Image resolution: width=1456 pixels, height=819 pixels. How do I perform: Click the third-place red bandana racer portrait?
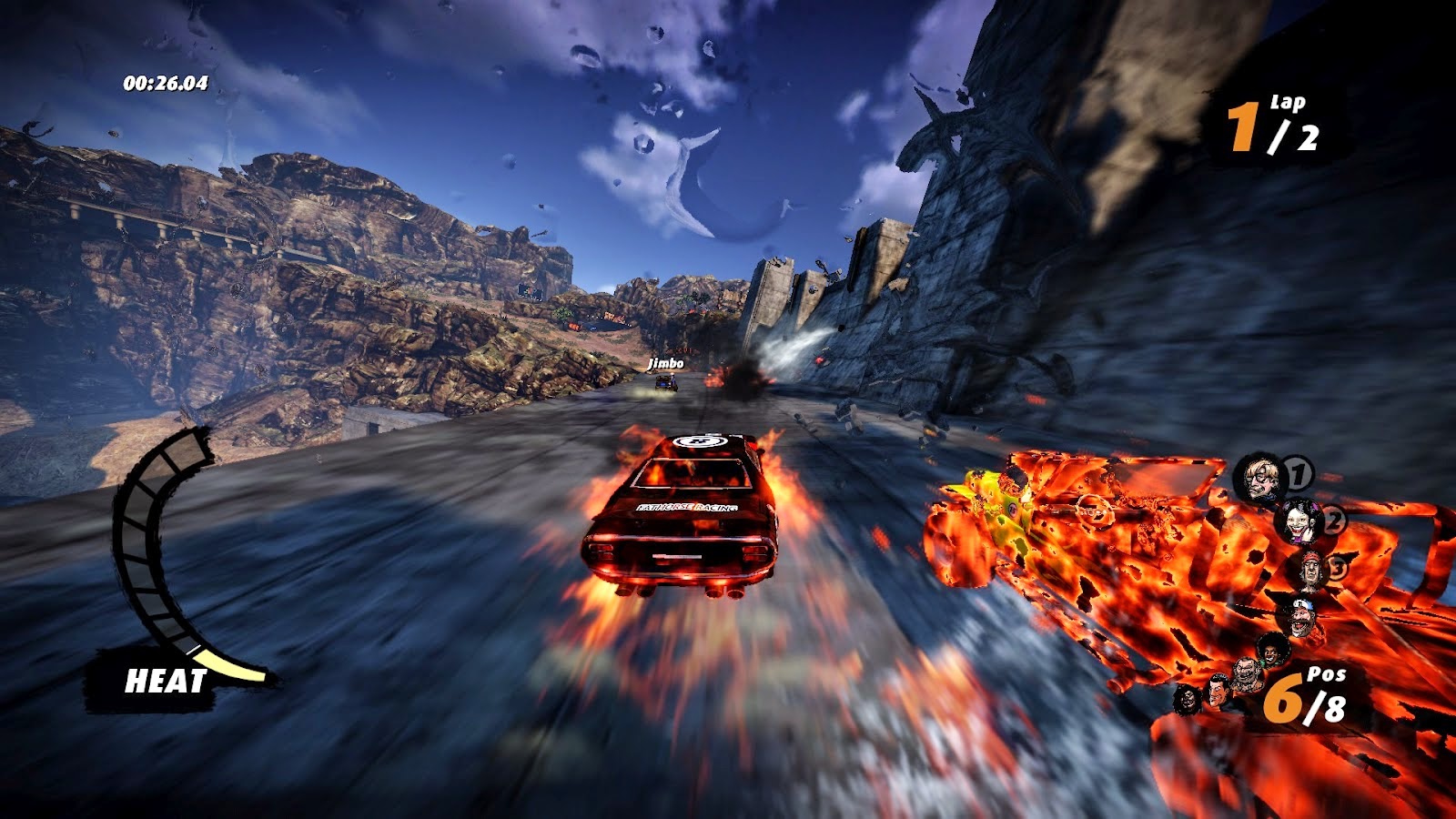pyautogui.click(x=1311, y=571)
